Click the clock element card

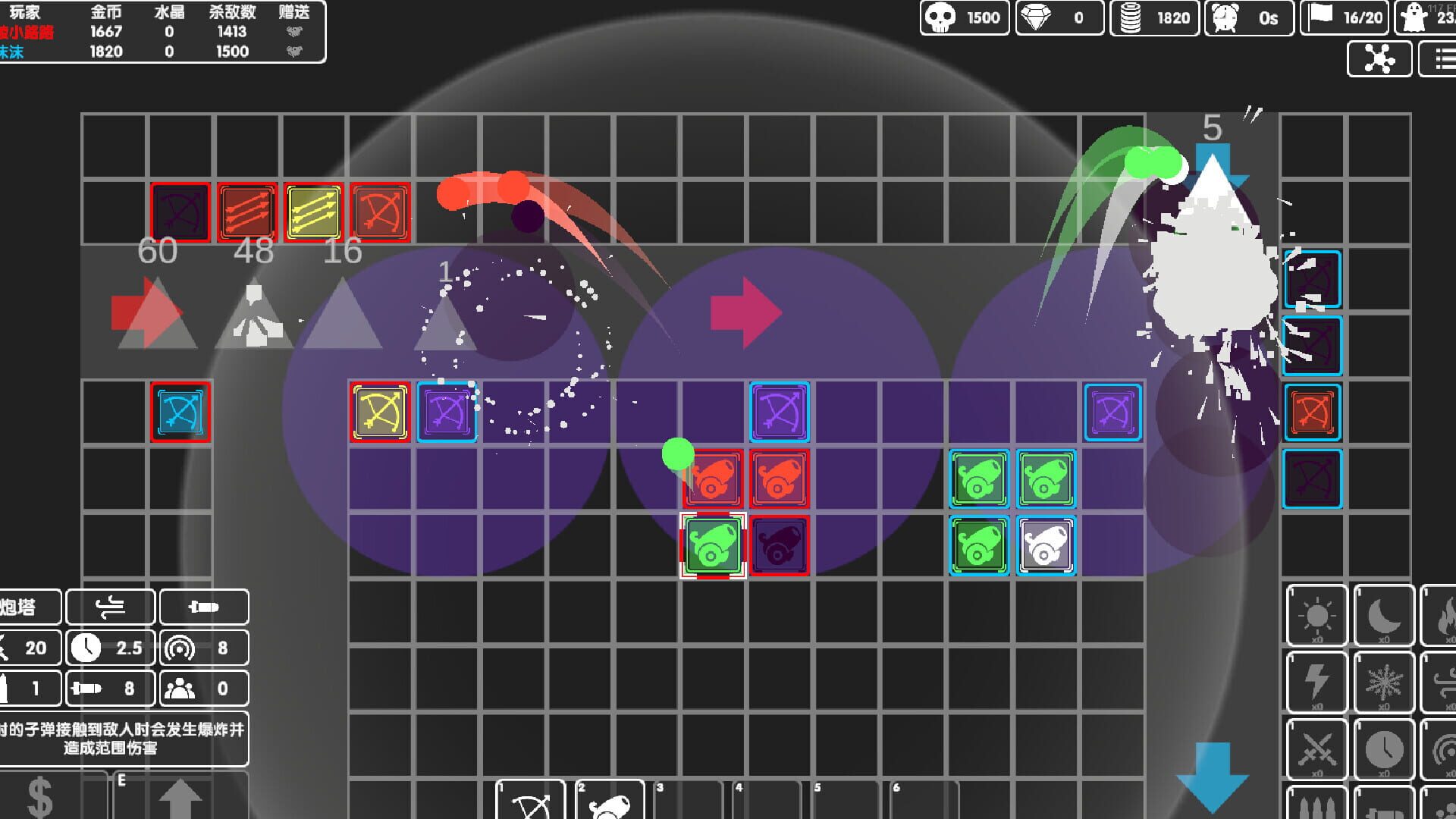(x=1384, y=748)
